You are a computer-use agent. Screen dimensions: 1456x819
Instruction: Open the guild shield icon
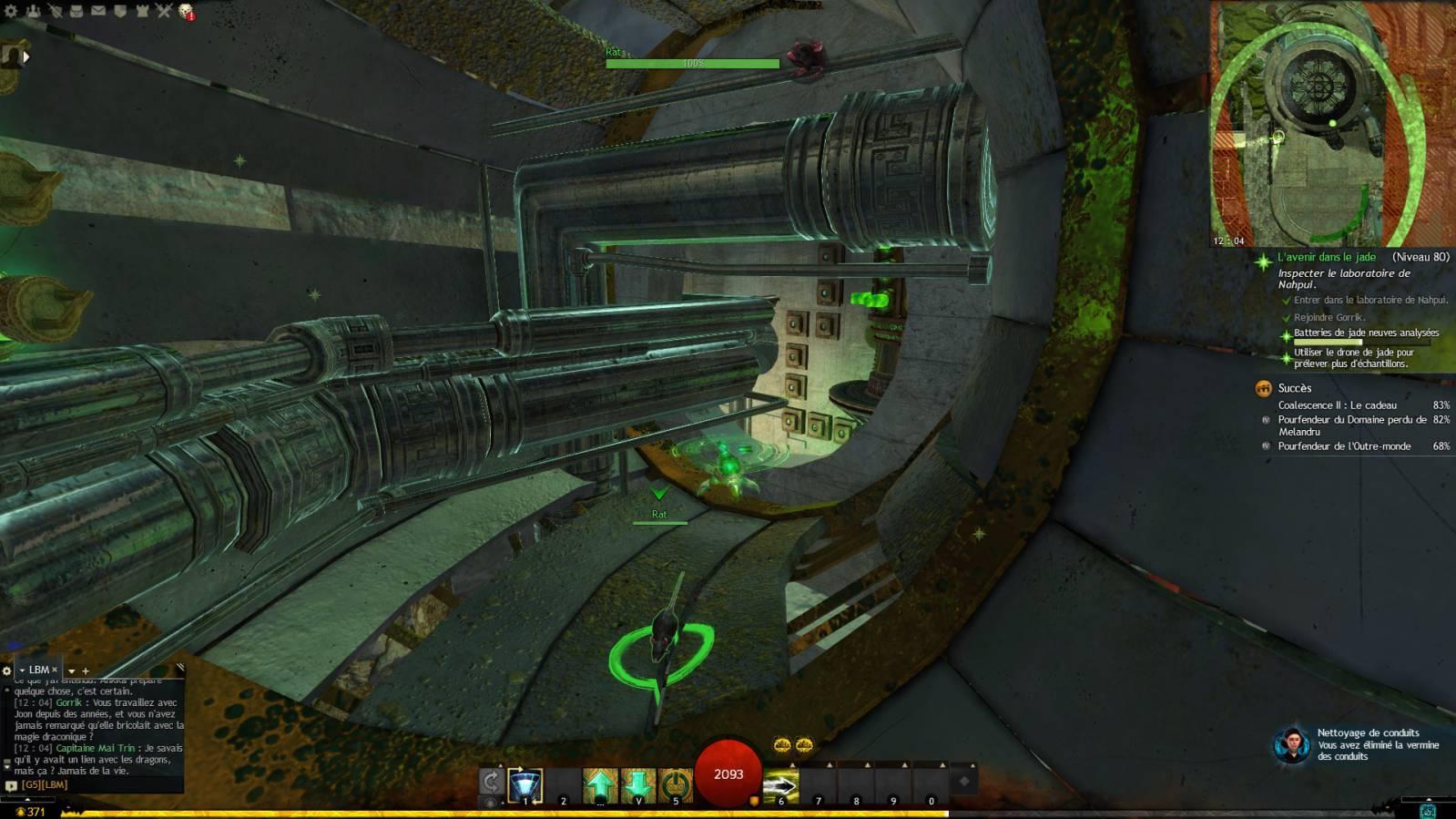(x=120, y=11)
